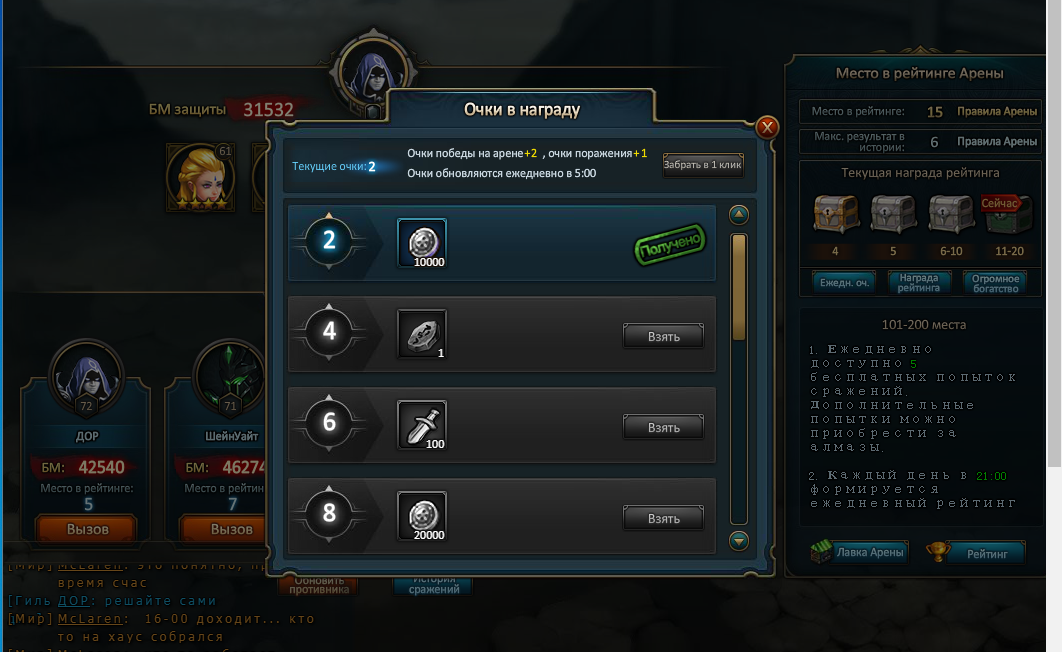Challenge player ШейнУайт with Вызов

point(231,529)
